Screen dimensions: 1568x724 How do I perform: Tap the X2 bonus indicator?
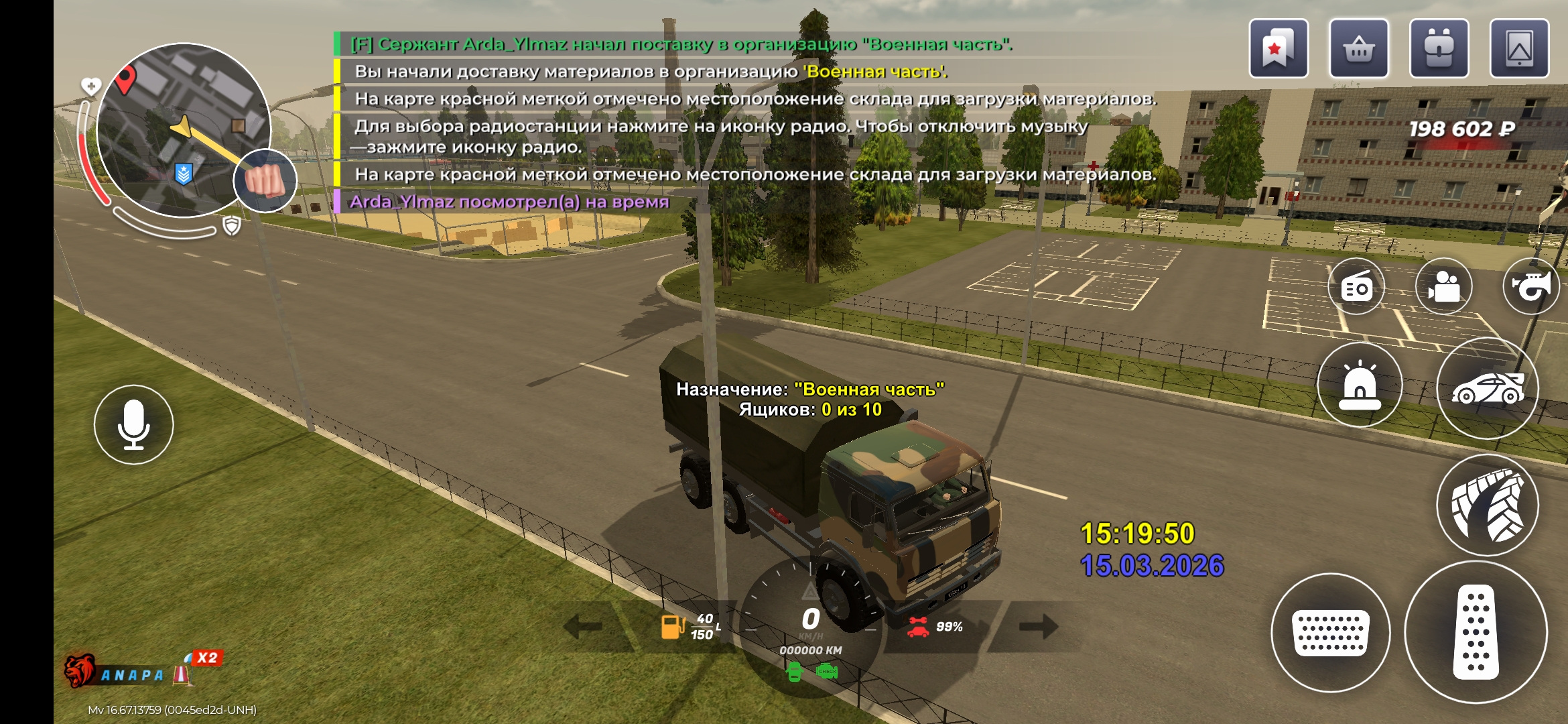coord(206,658)
